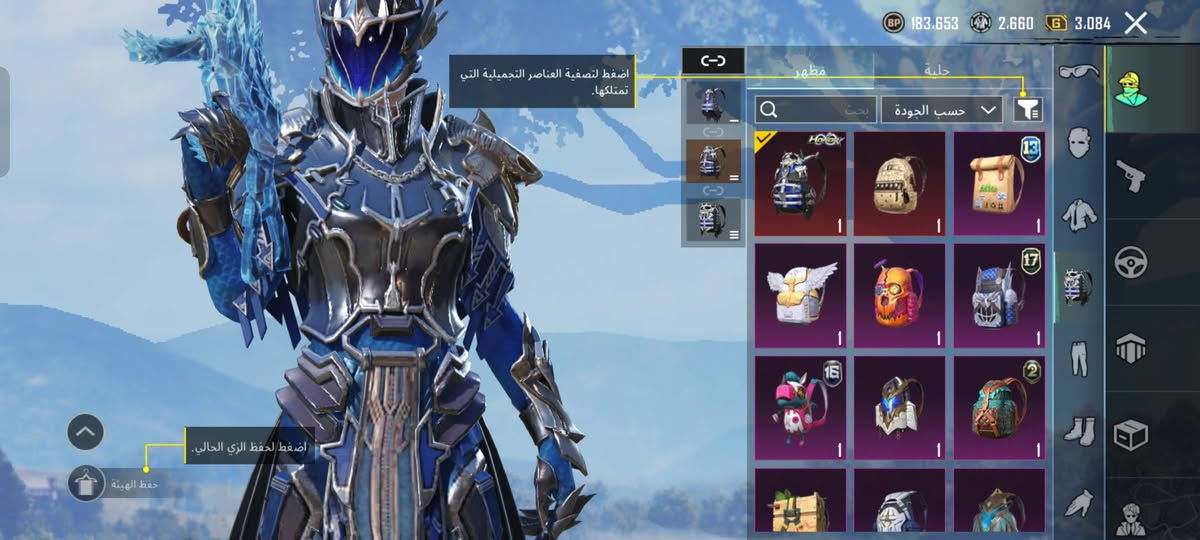Close the inventory screen with the X

[1135, 23]
